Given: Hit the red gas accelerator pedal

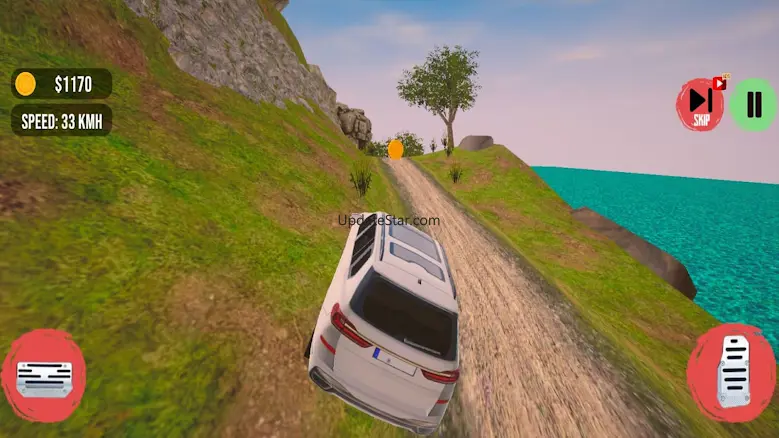Looking at the screenshot, I should pyautogui.click(x=731, y=372).
